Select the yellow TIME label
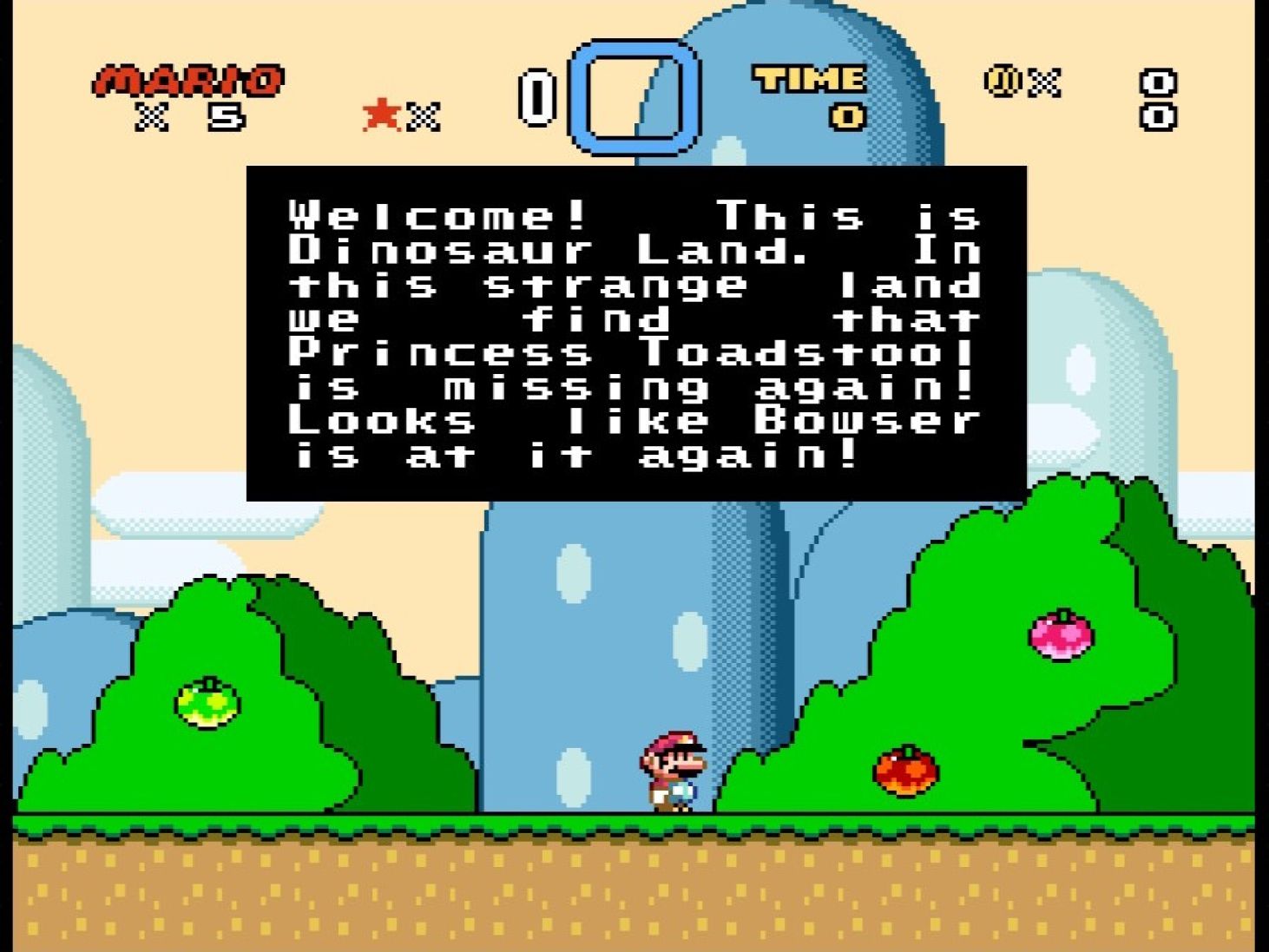This screenshot has width=1269, height=952. (811, 80)
